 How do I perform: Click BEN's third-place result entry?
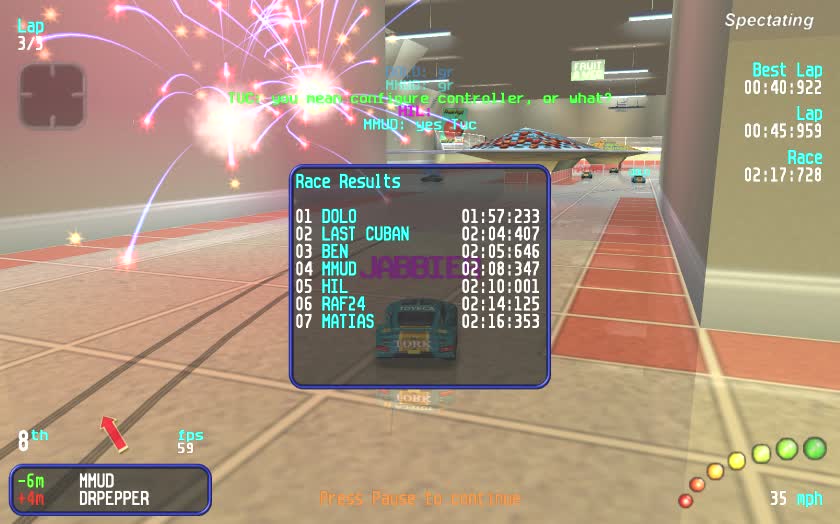coord(418,251)
